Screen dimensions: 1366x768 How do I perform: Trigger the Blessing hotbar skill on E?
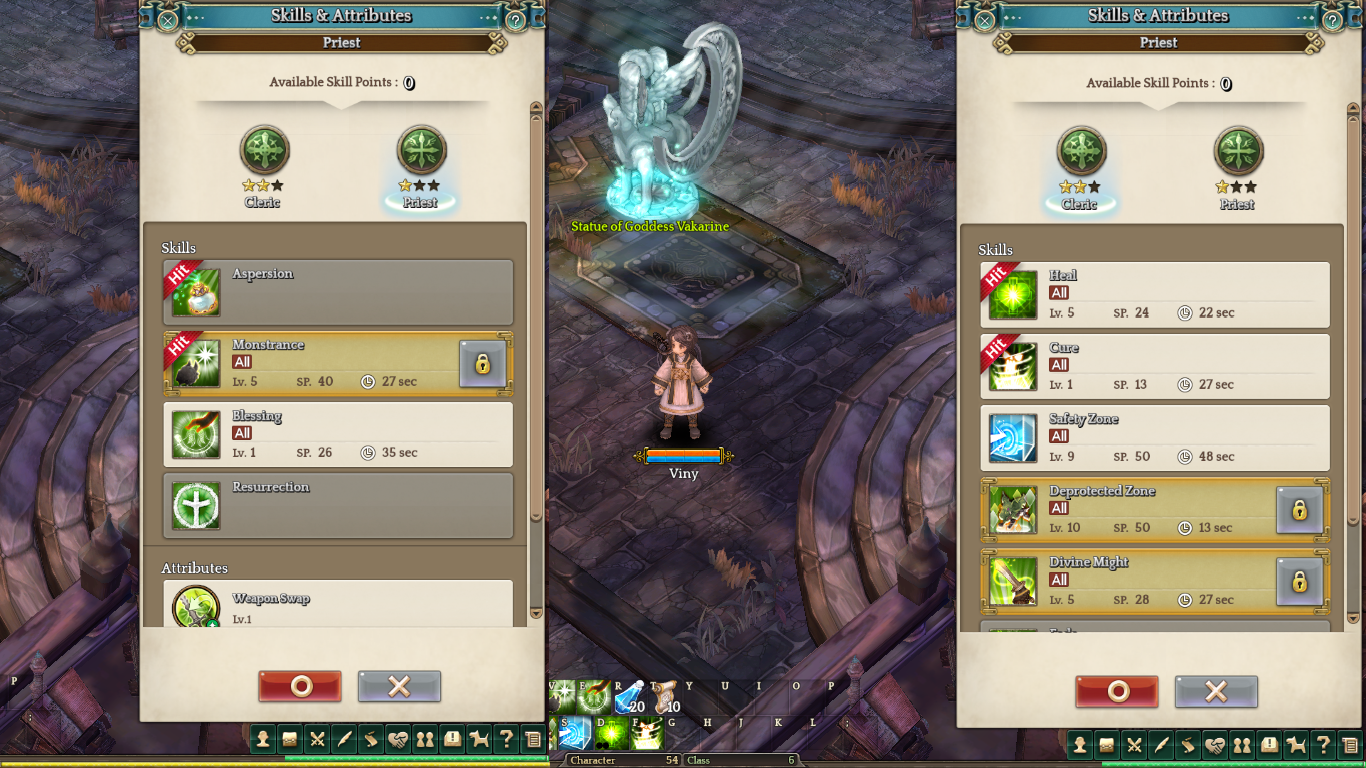(x=594, y=698)
